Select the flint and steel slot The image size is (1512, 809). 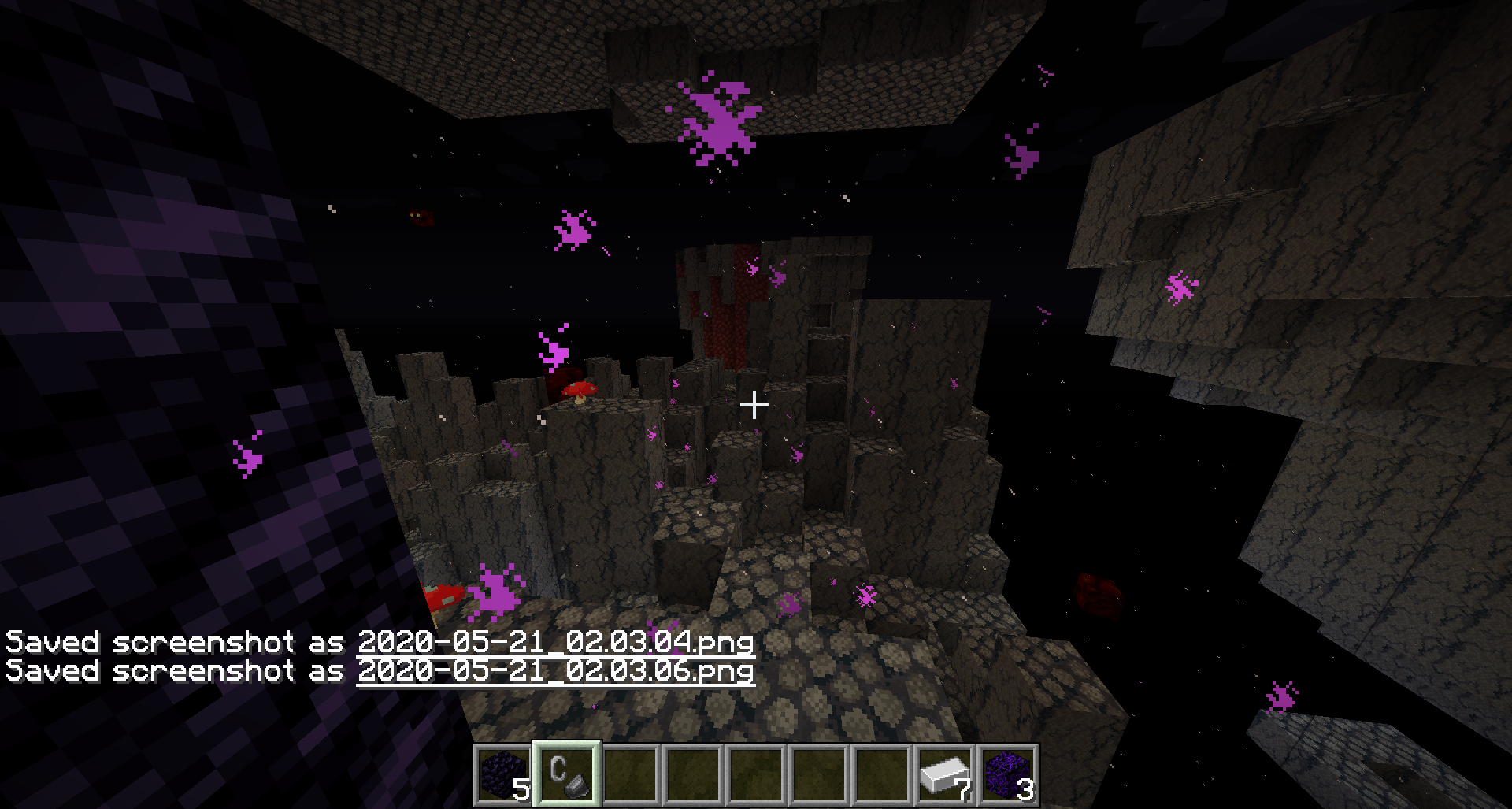567,774
